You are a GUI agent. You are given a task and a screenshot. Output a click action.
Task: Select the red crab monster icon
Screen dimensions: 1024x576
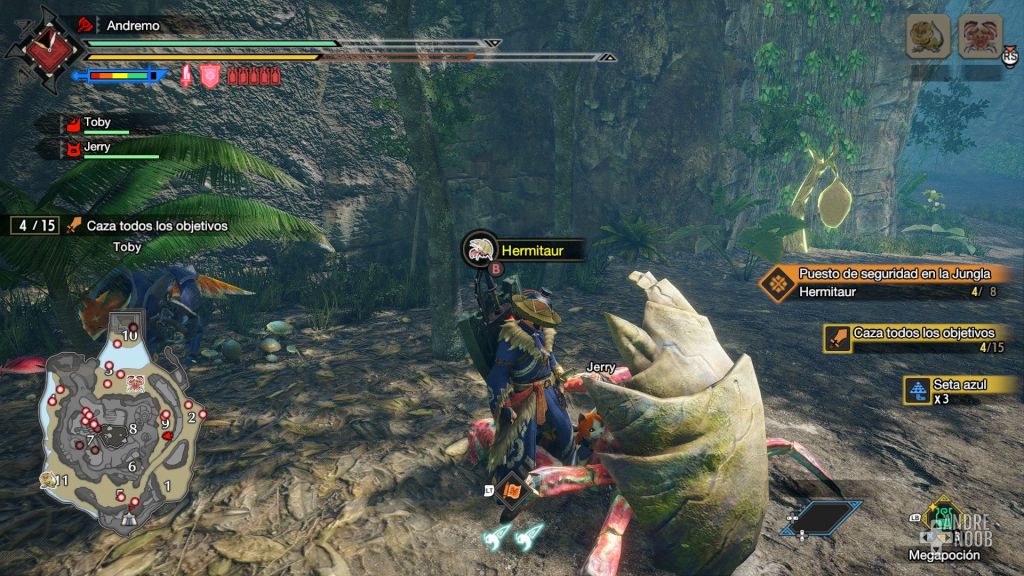980,38
